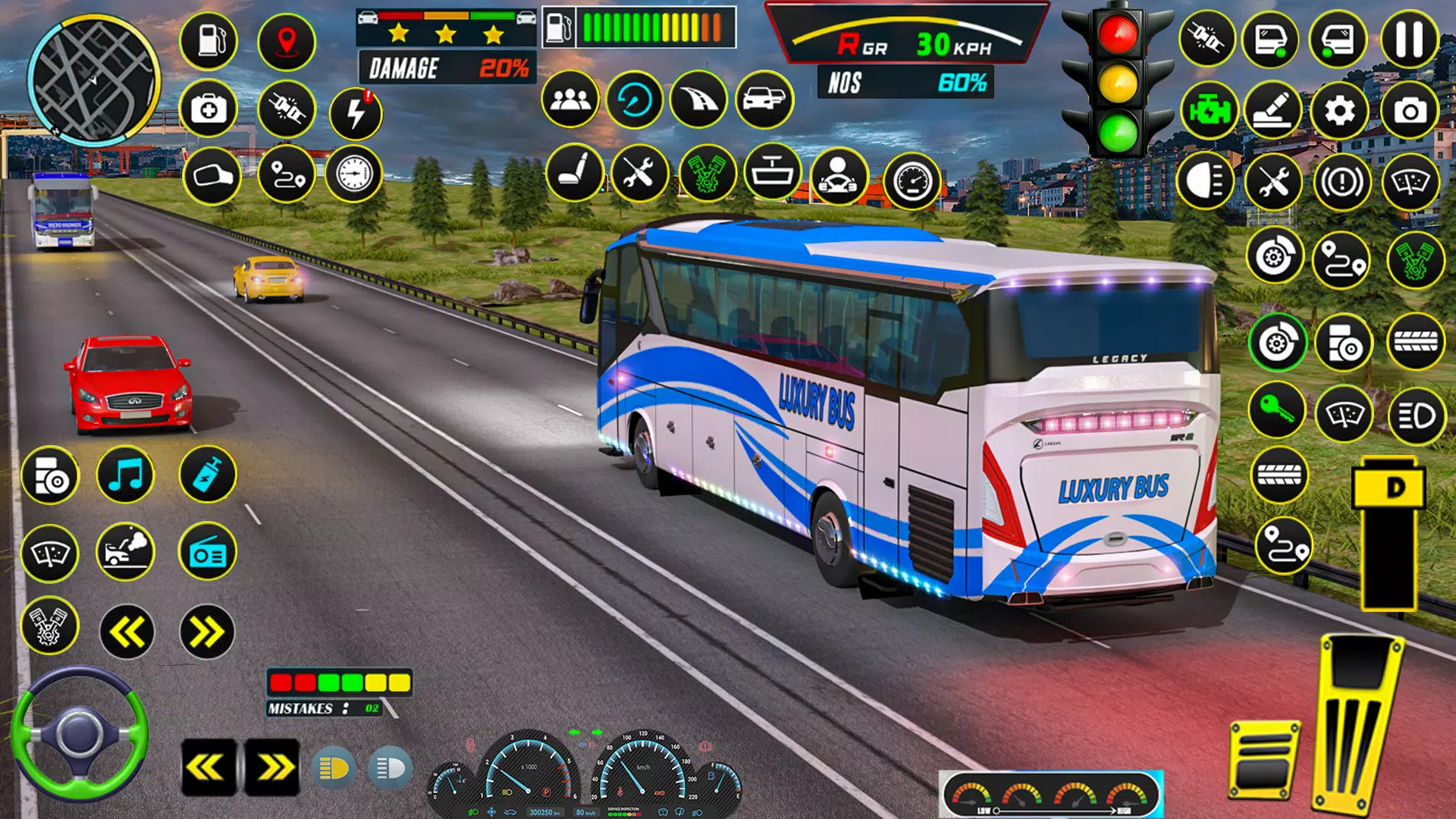Activate the lightning bolt boost

point(356,114)
